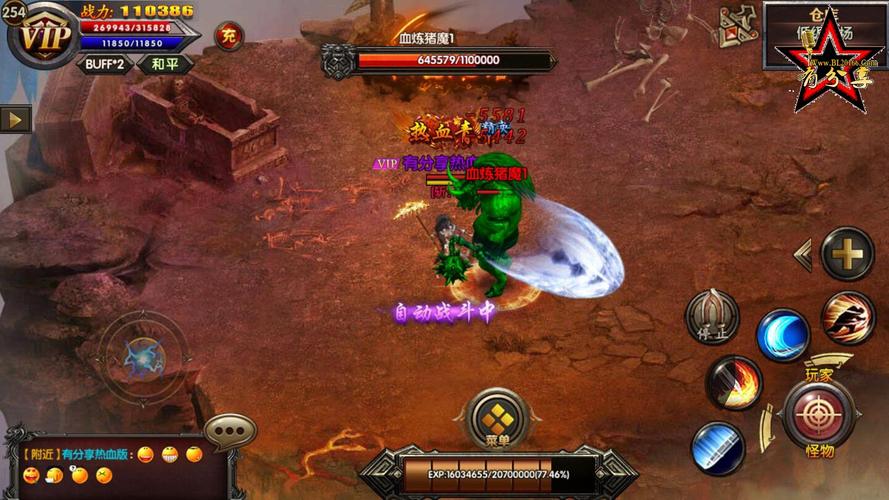Stop auto-combat with the 停止 button

pyautogui.click(x=712, y=317)
